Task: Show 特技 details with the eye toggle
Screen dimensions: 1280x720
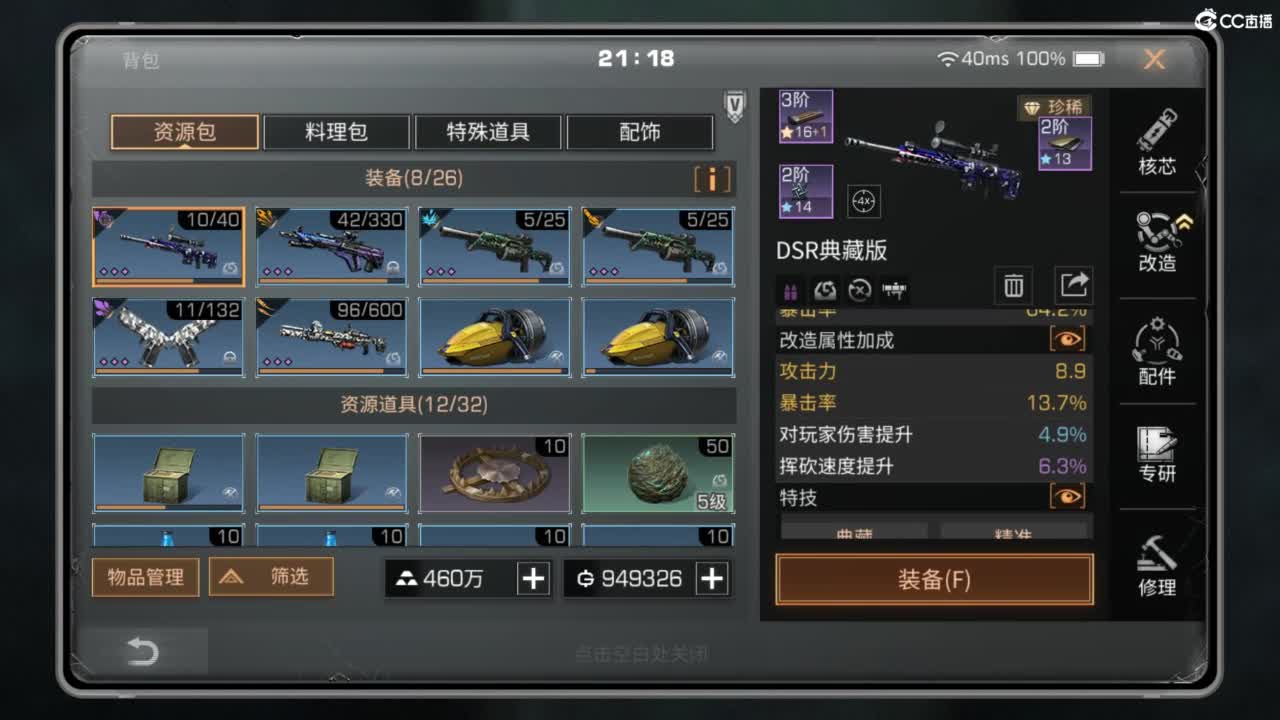Action: [x=1066, y=497]
